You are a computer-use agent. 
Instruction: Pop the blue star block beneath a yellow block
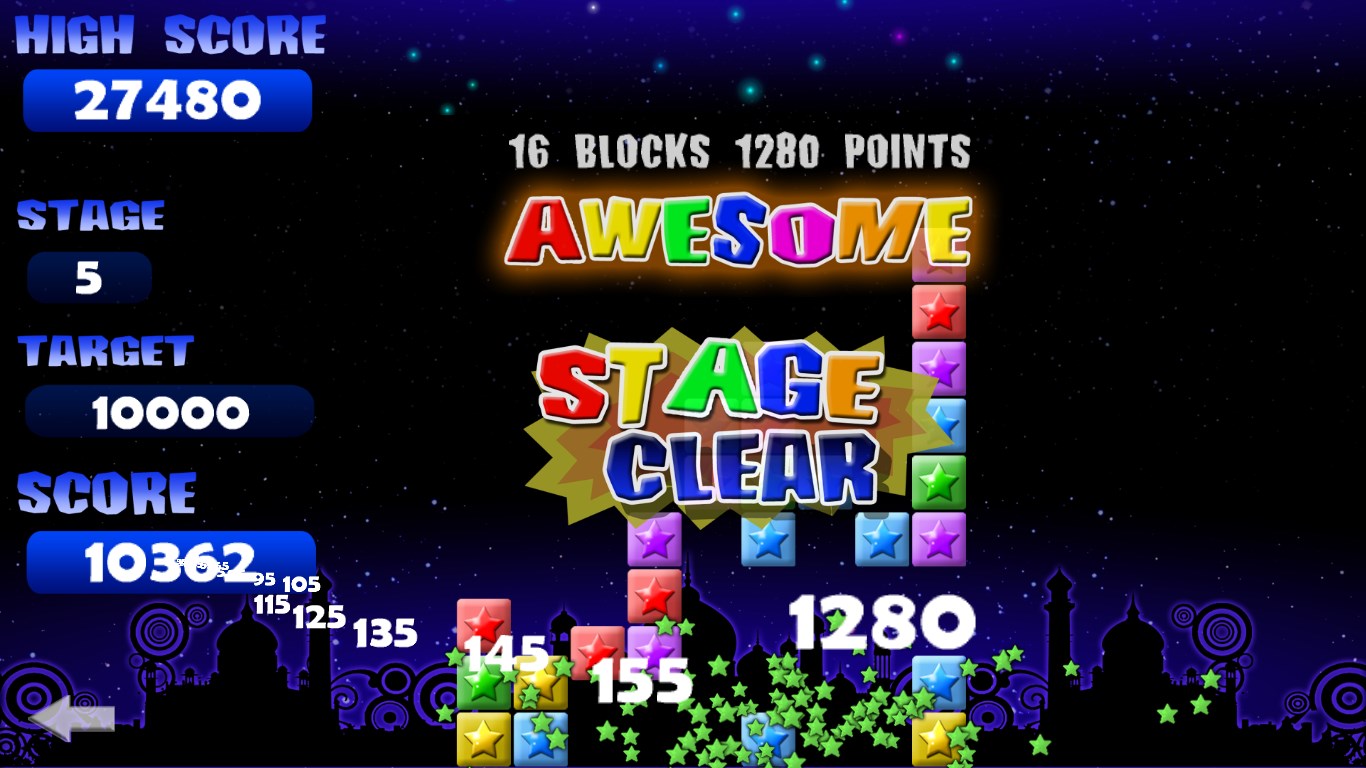[540, 740]
